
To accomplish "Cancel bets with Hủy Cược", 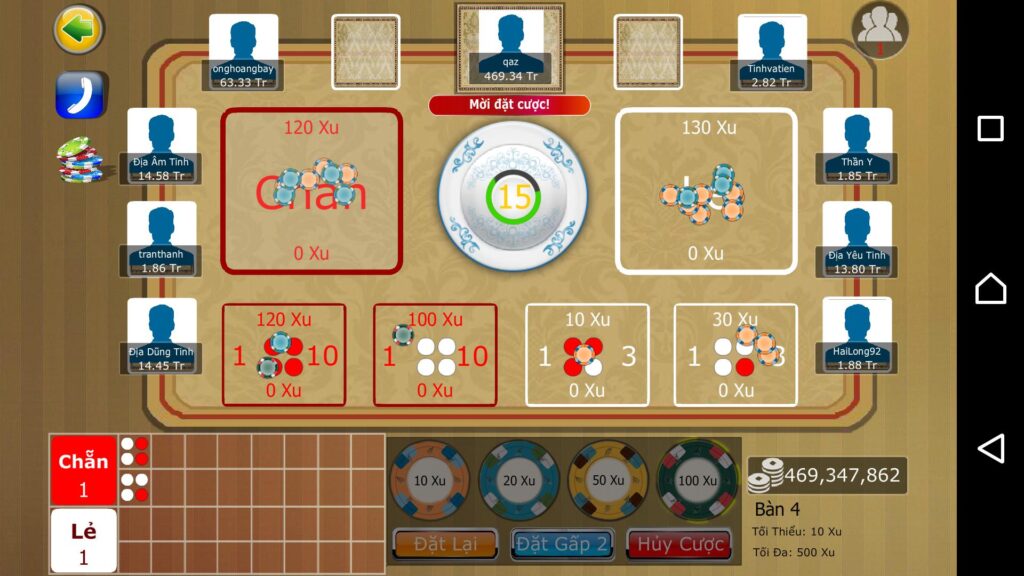I will pos(679,544).
